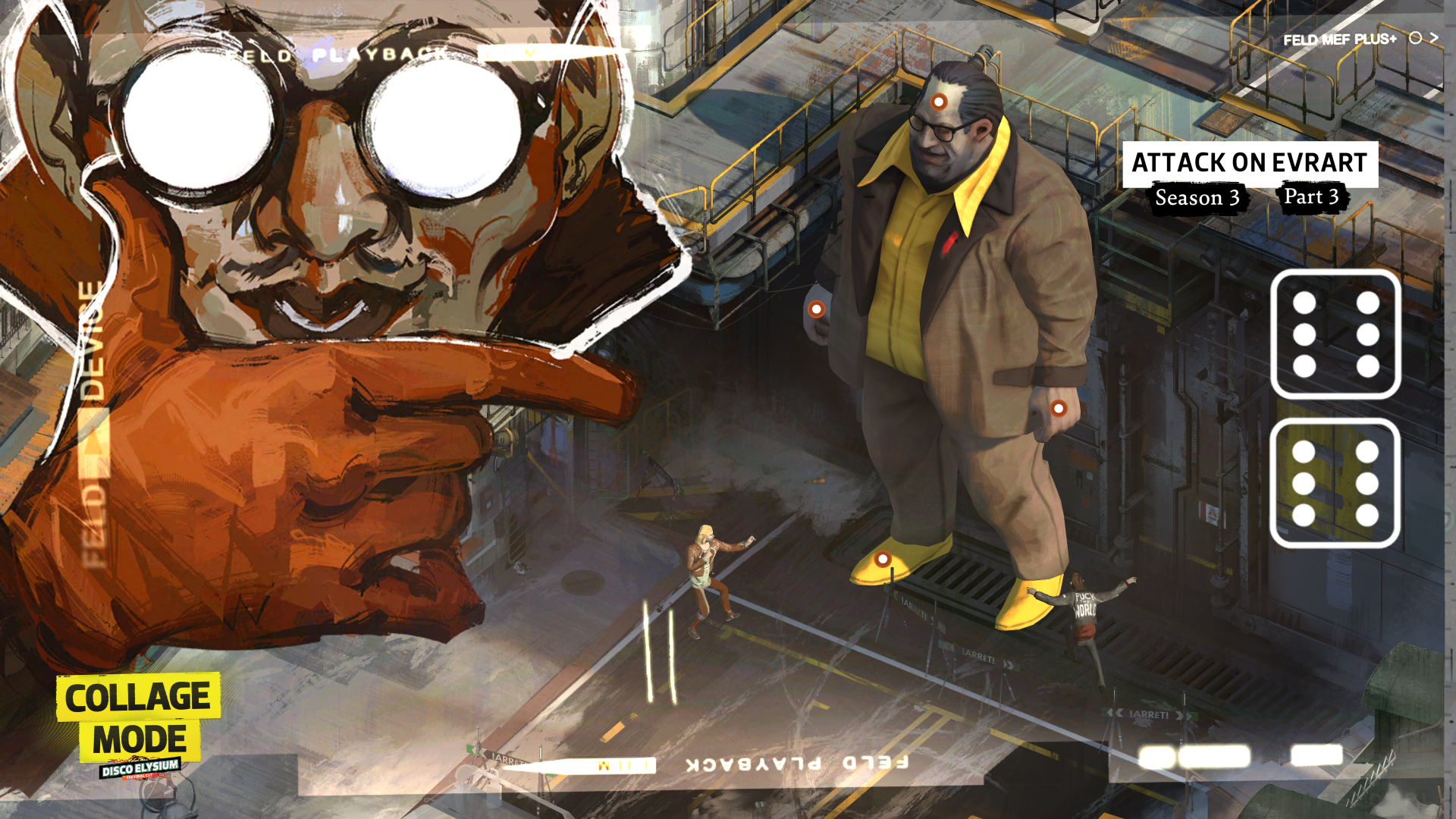The height and width of the screenshot is (819, 1456).
Task: Select the Part 3 tab
Action: 1312,197
